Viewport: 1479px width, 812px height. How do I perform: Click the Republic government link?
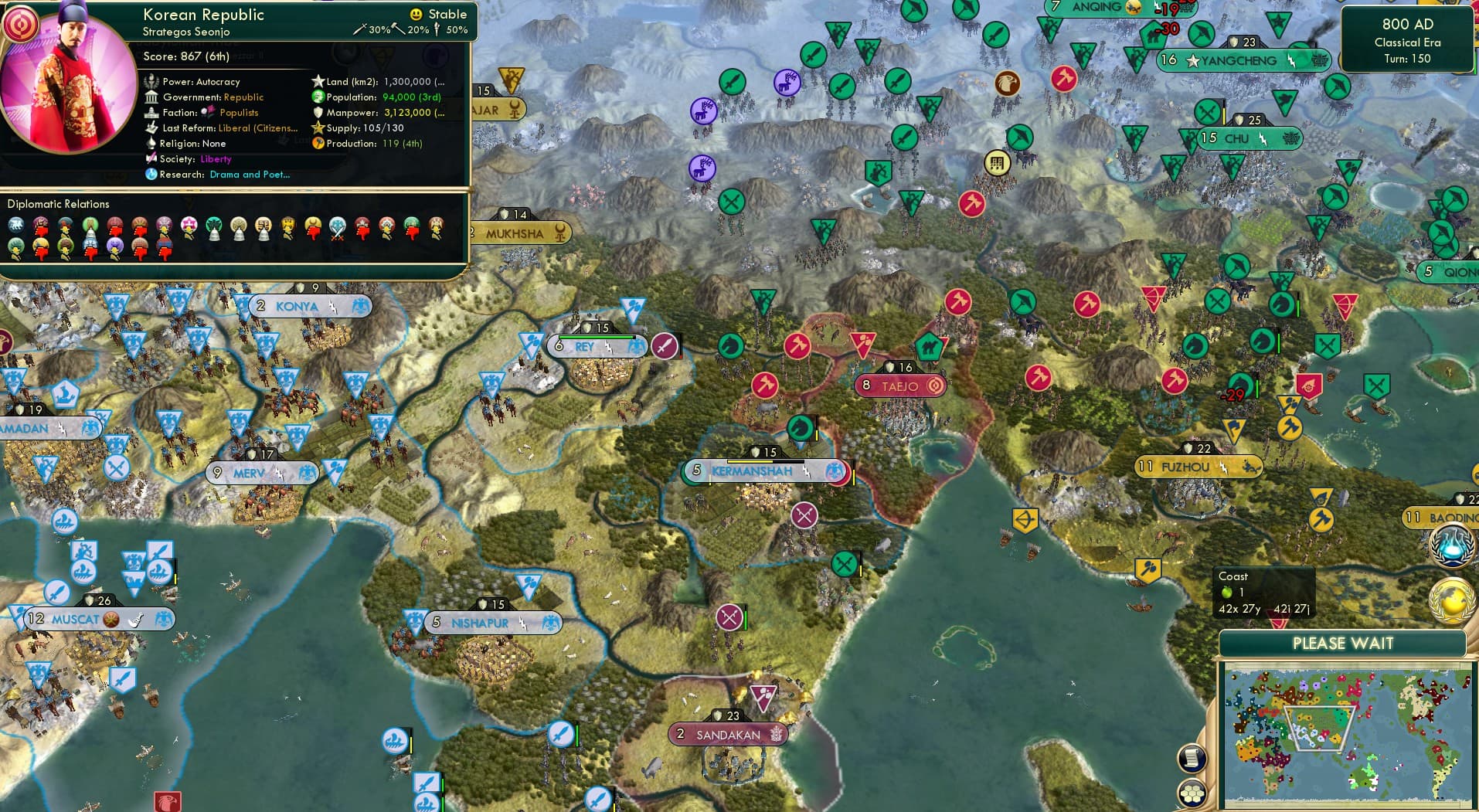(243, 97)
